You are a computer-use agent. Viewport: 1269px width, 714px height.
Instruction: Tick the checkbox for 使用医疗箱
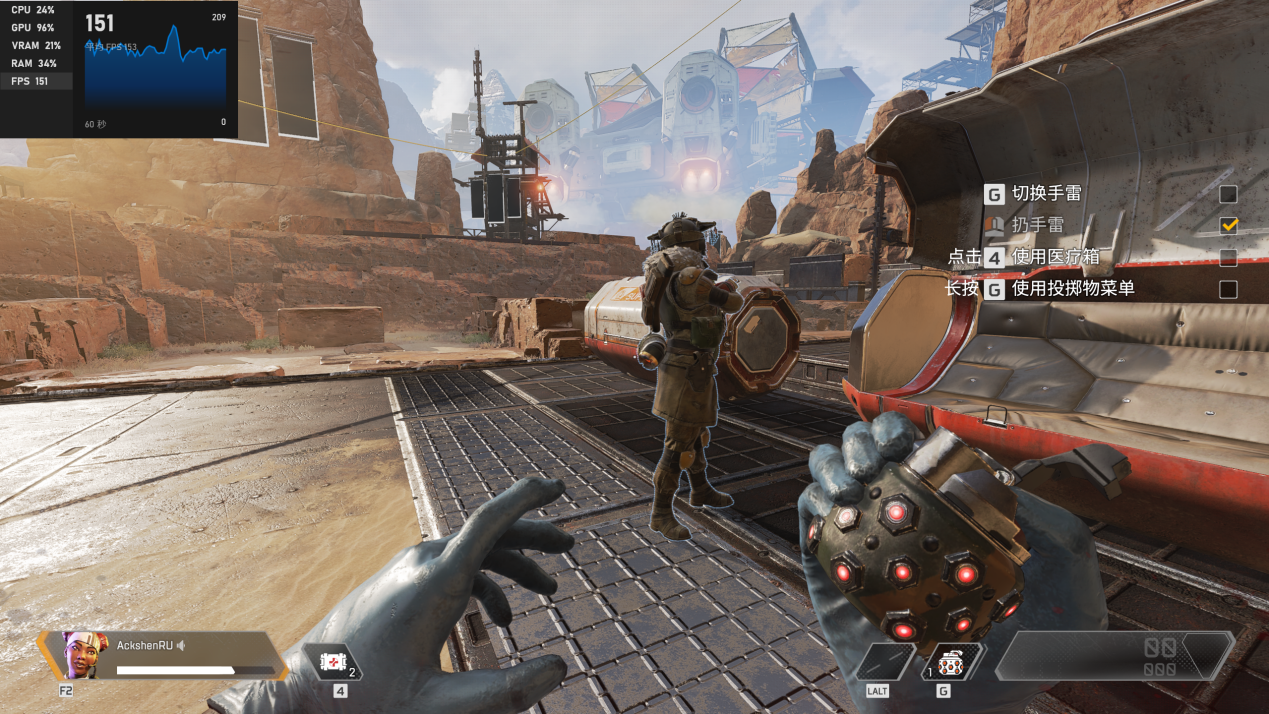pos(1228,258)
